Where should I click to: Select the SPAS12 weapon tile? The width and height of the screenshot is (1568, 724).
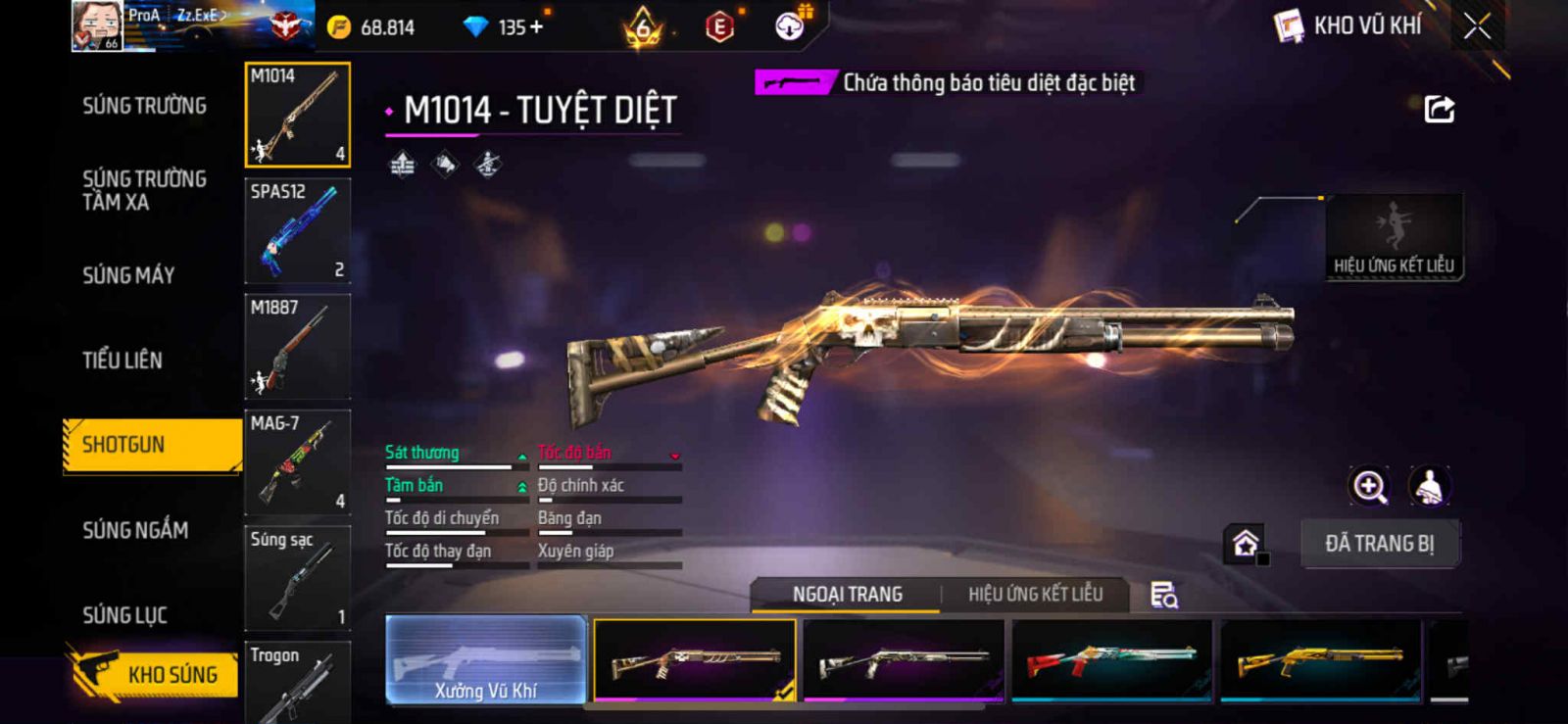[297, 231]
